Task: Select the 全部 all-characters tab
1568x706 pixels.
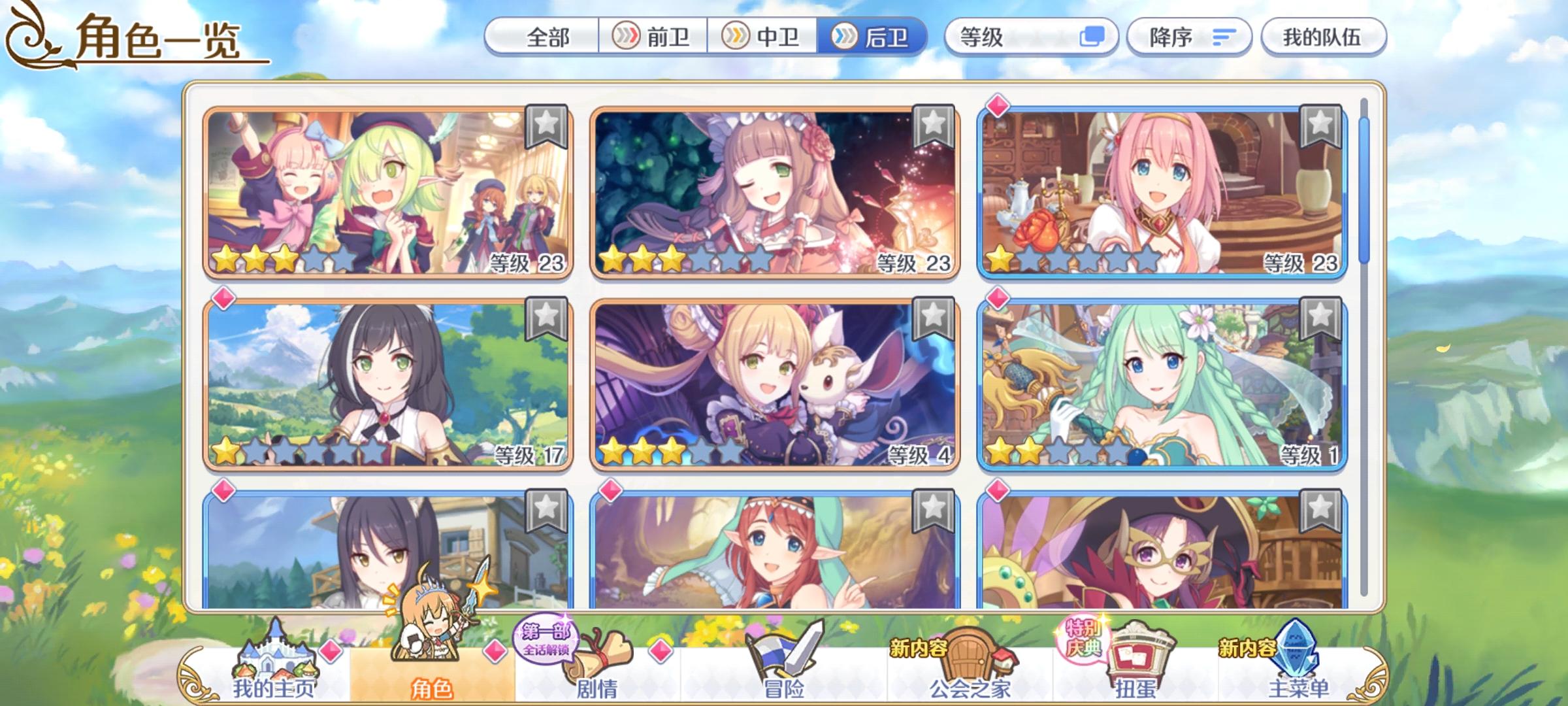Action: (549, 37)
